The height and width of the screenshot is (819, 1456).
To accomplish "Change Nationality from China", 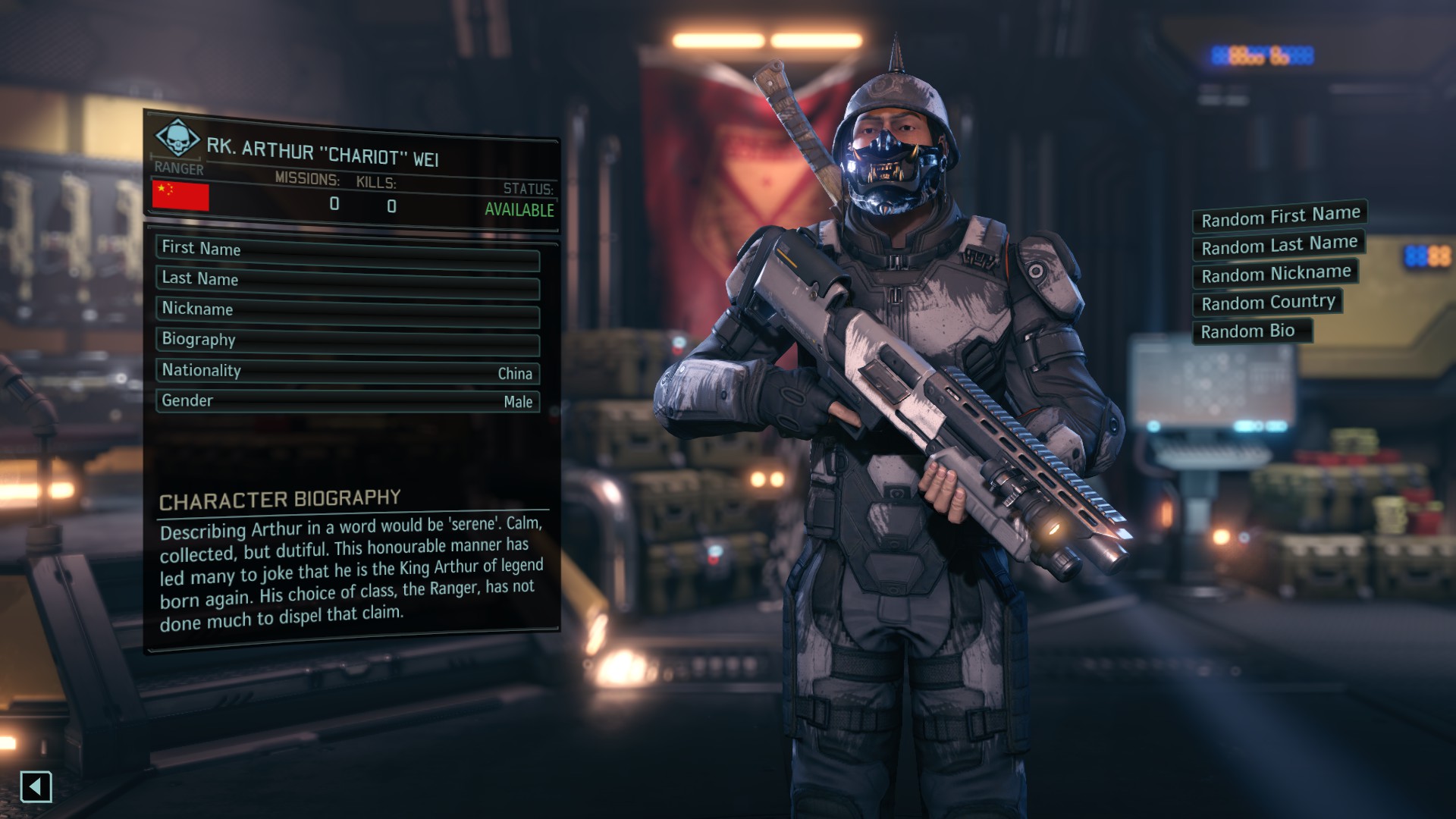I will [x=347, y=372].
